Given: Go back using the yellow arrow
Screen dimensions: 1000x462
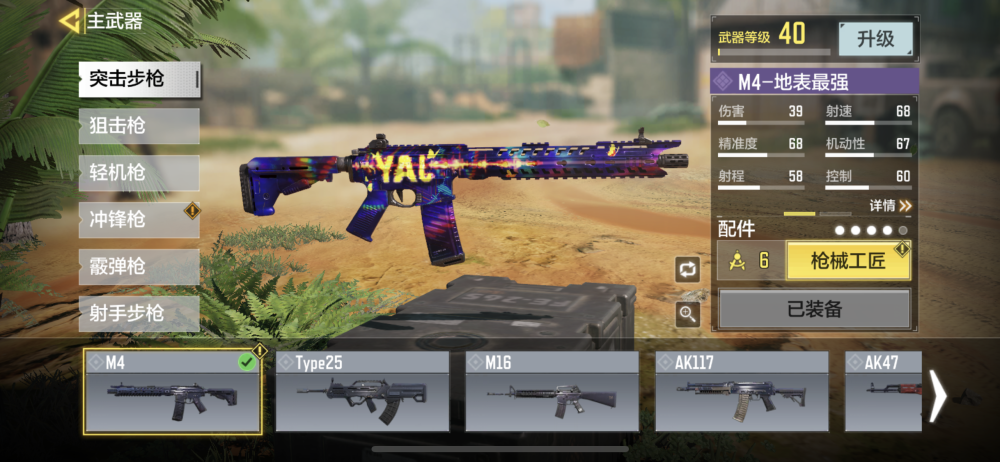Looking at the screenshot, I should [70, 20].
